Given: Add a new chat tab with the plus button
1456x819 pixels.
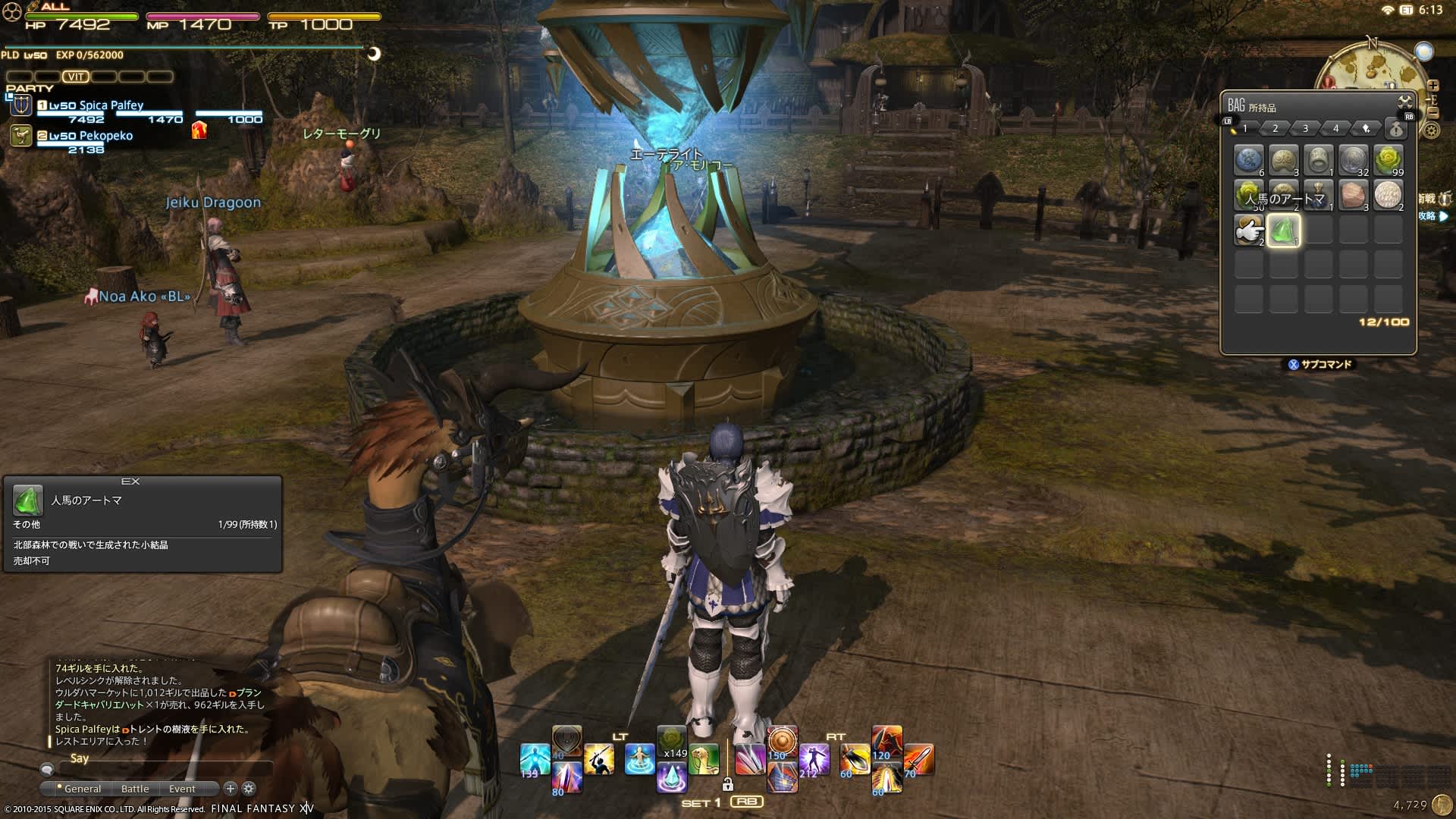Looking at the screenshot, I should tap(231, 789).
